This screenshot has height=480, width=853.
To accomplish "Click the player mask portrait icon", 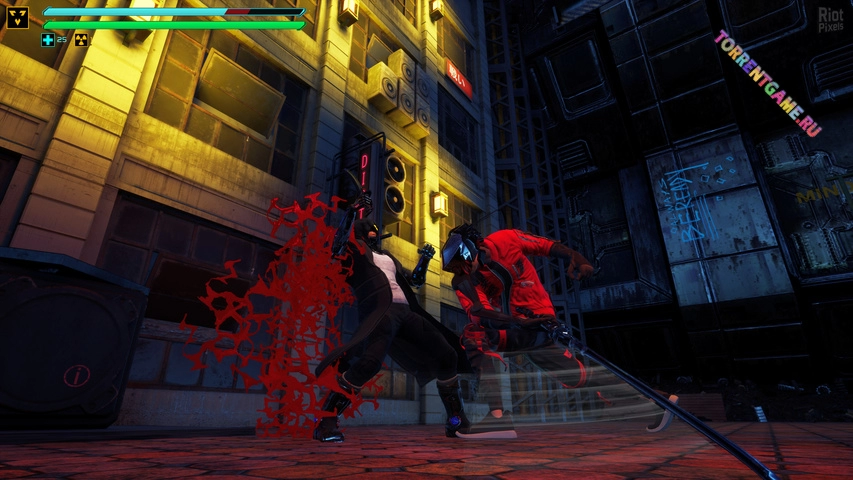I will (x=18, y=17).
